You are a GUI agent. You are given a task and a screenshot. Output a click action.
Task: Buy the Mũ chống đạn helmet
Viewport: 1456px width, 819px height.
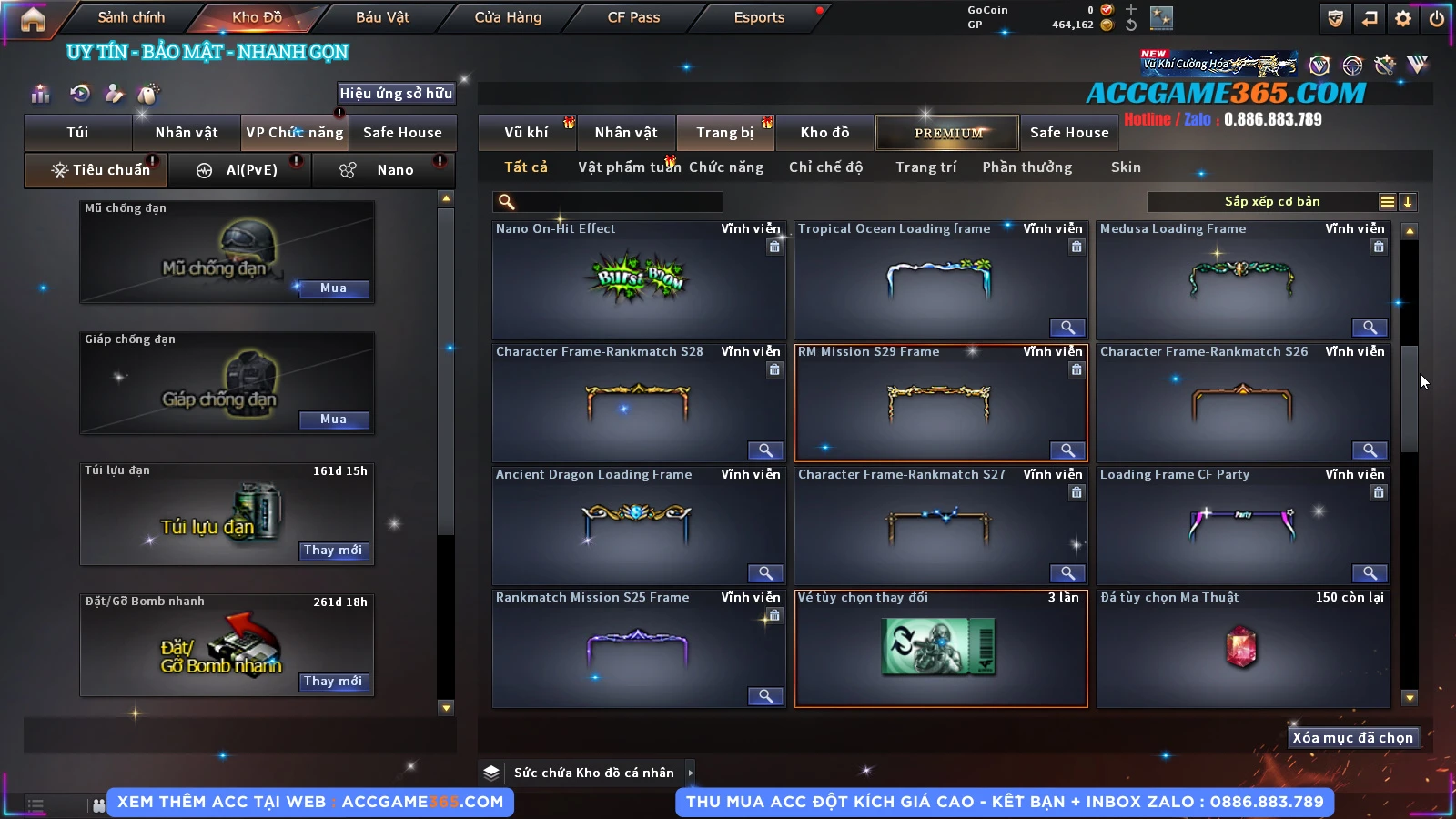click(x=333, y=288)
